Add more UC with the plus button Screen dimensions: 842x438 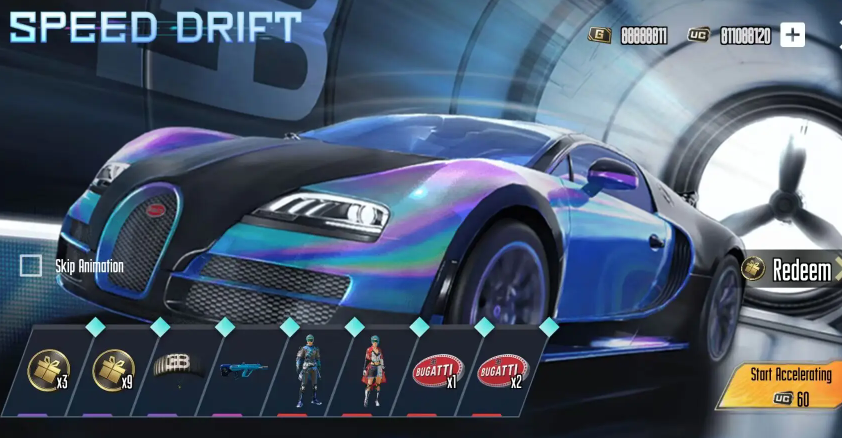[792, 35]
